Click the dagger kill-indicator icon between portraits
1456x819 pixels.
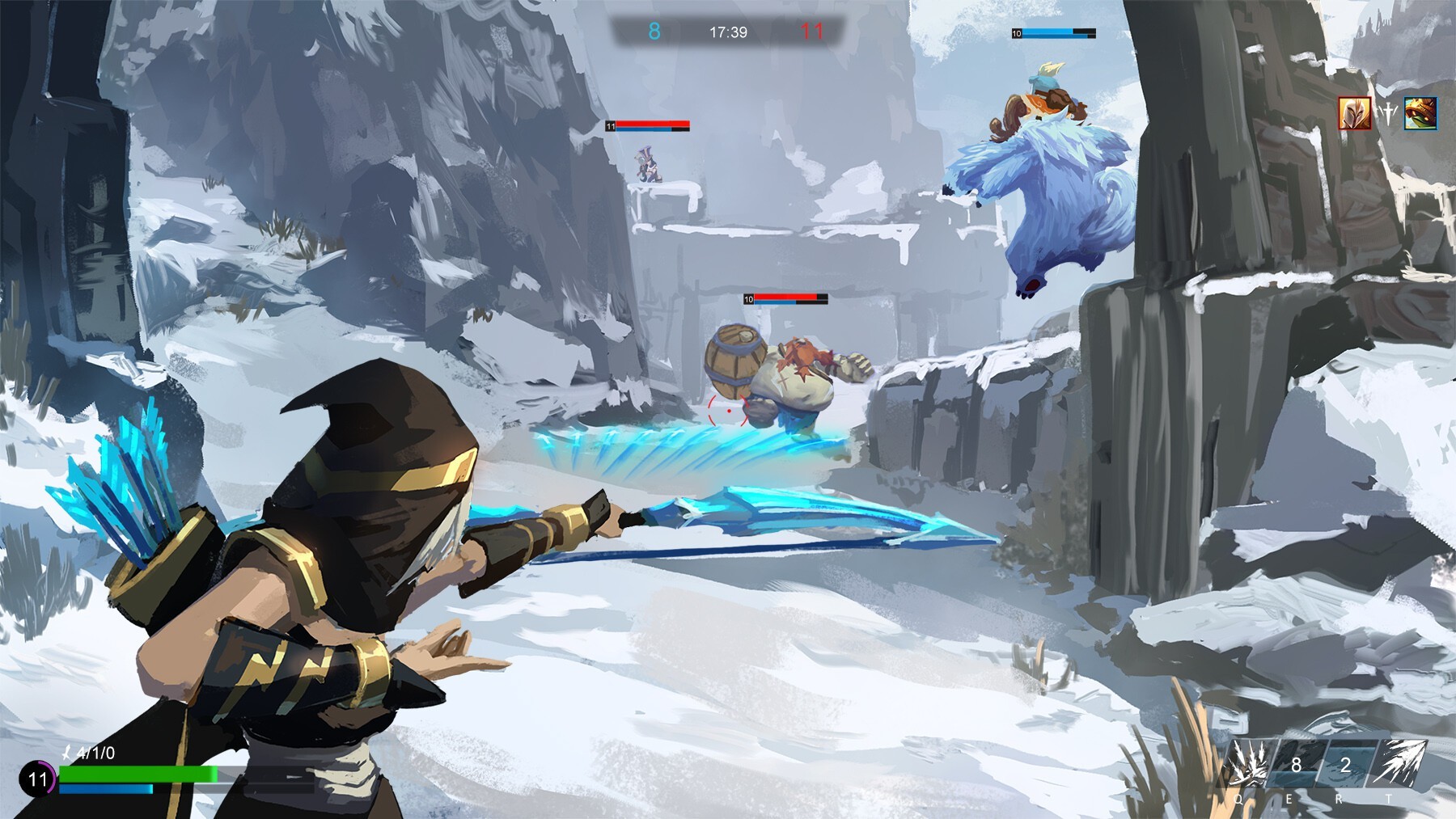coord(1388,115)
